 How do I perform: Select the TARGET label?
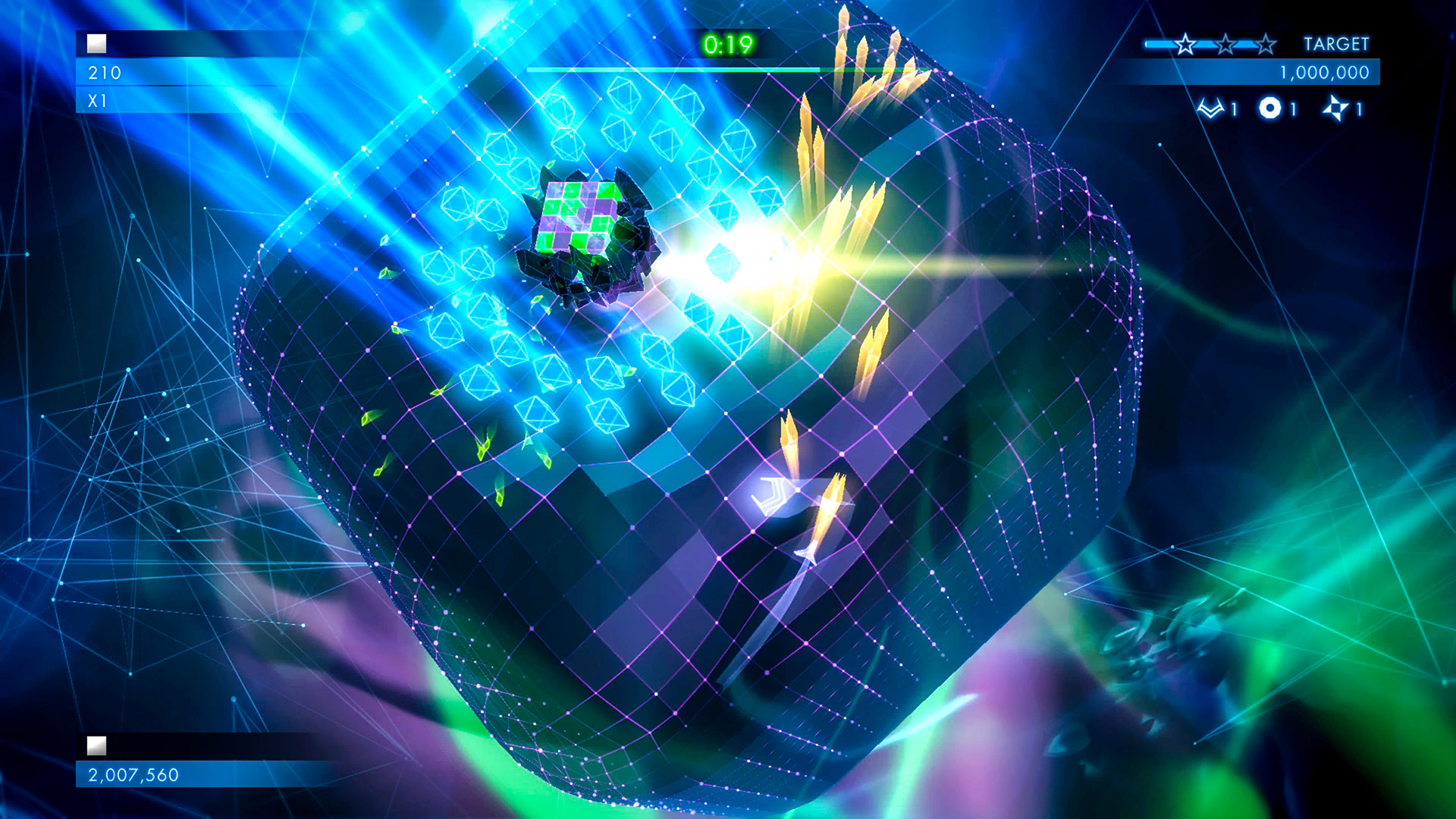pyautogui.click(x=1336, y=44)
